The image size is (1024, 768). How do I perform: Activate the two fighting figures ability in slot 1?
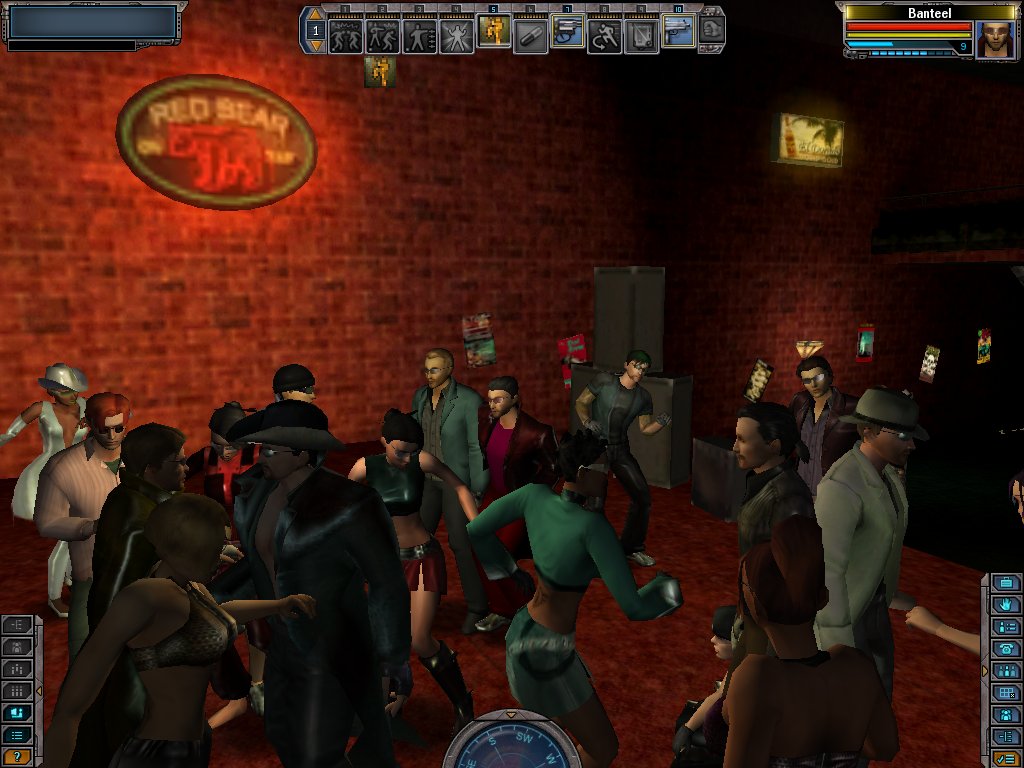tap(344, 36)
